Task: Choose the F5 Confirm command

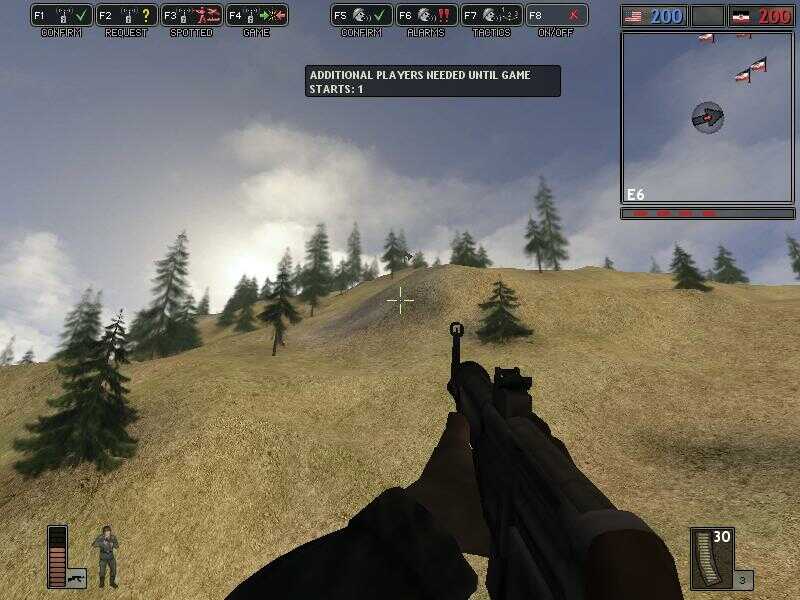Action: pos(361,16)
